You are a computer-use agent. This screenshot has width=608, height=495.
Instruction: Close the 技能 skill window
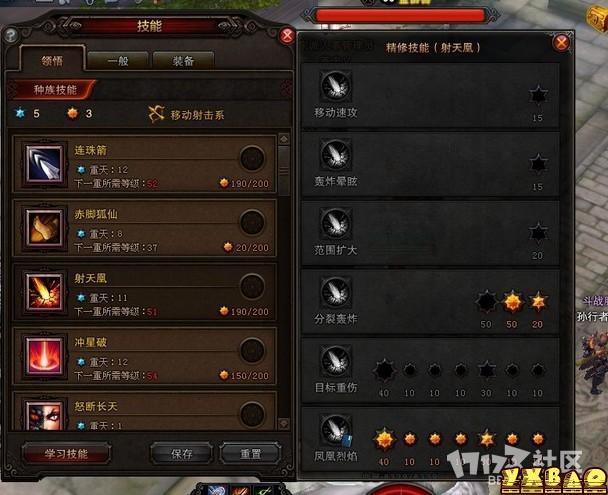click(x=287, y=36)
